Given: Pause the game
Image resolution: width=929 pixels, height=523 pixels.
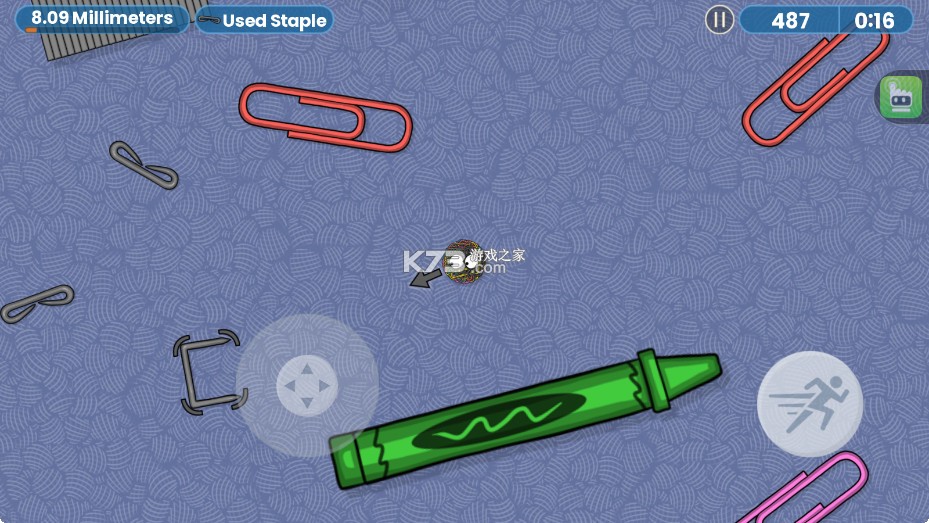Looking at the screenshot, I should (x=719, y=20).
